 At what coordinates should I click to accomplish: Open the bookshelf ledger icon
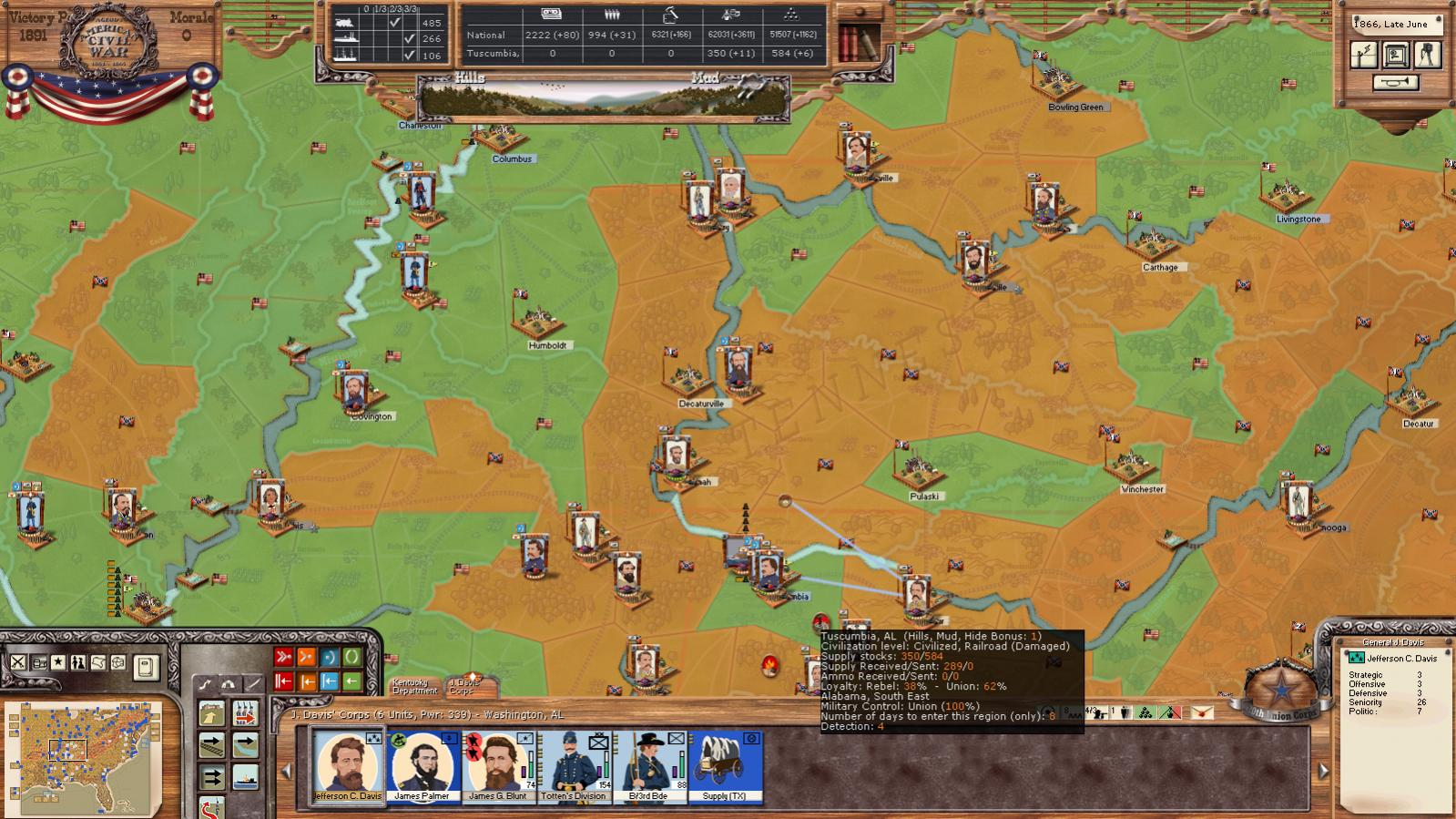tap(859, 39)
